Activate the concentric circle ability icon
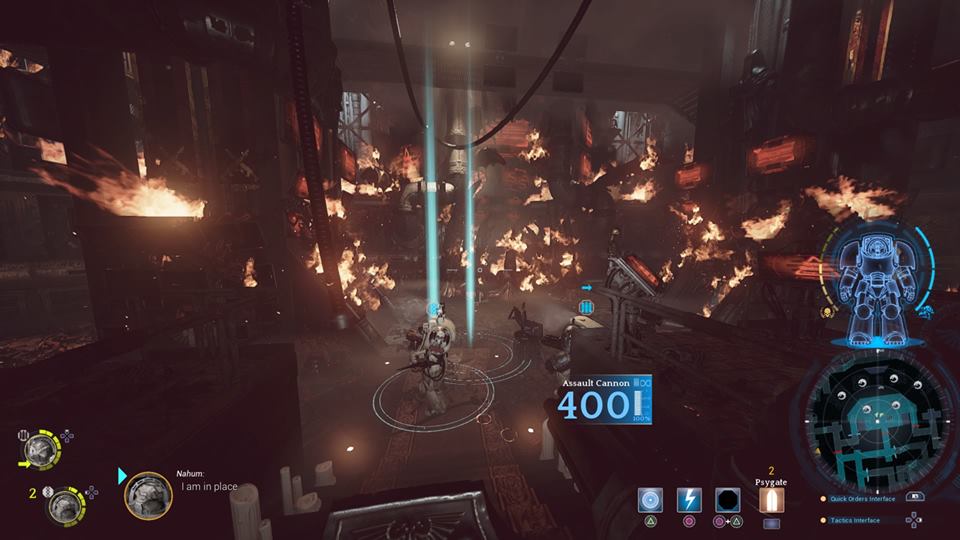This screenshot has height=540, width=960. (x=651, y=499)
